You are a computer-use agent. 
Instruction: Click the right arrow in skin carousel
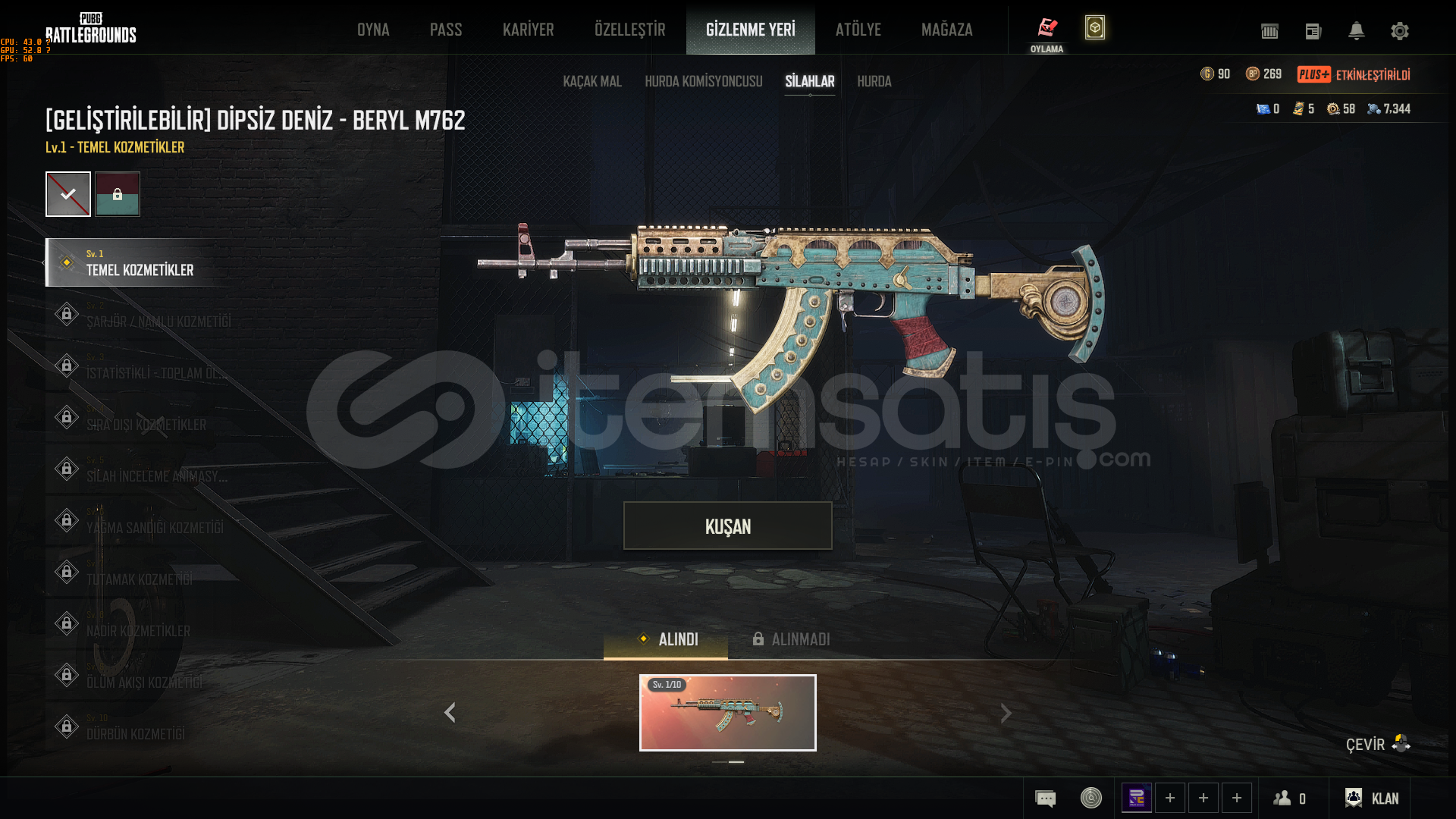click(x=1006, y=713)
